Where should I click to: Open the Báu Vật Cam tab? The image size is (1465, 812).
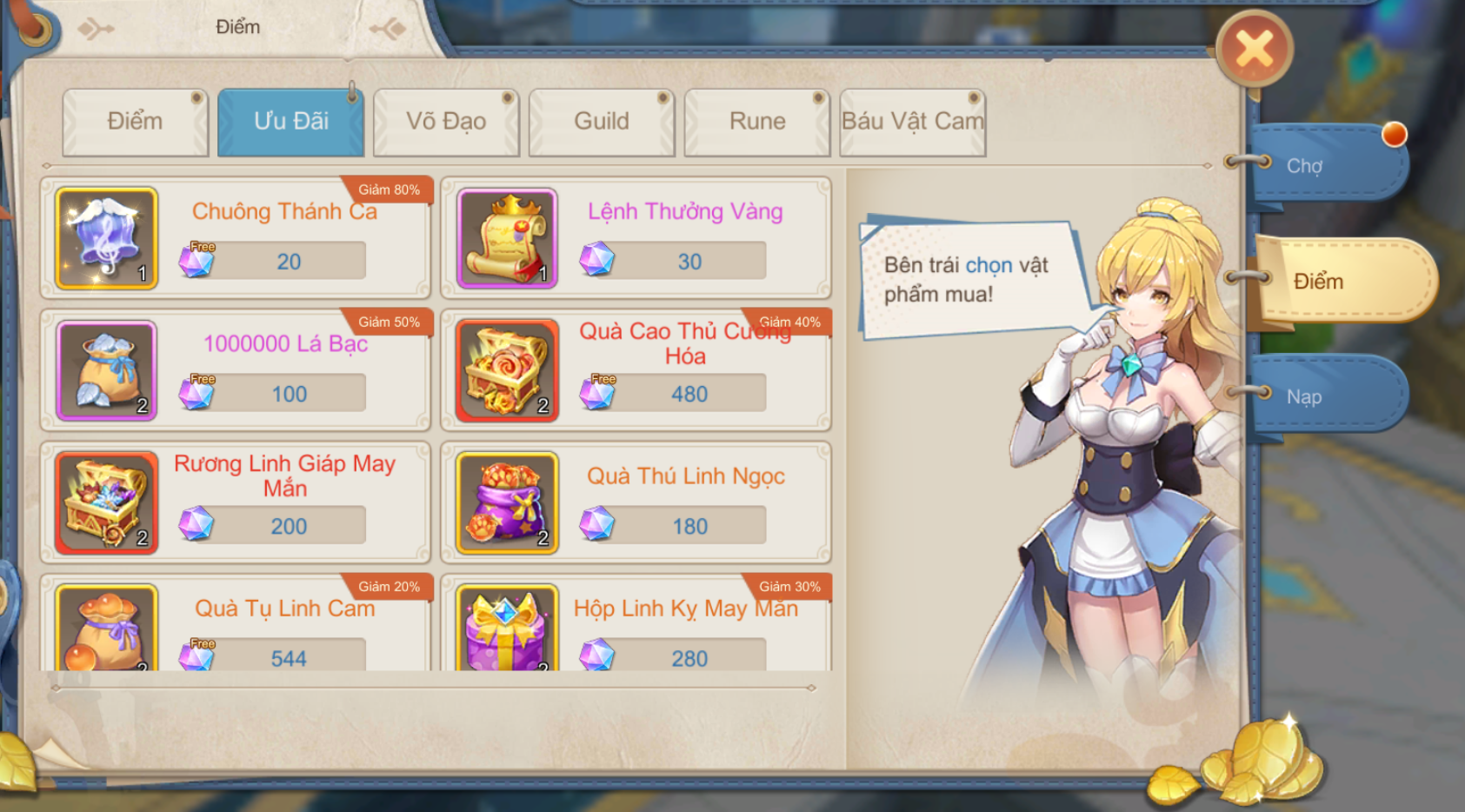[x=912, y=122]
